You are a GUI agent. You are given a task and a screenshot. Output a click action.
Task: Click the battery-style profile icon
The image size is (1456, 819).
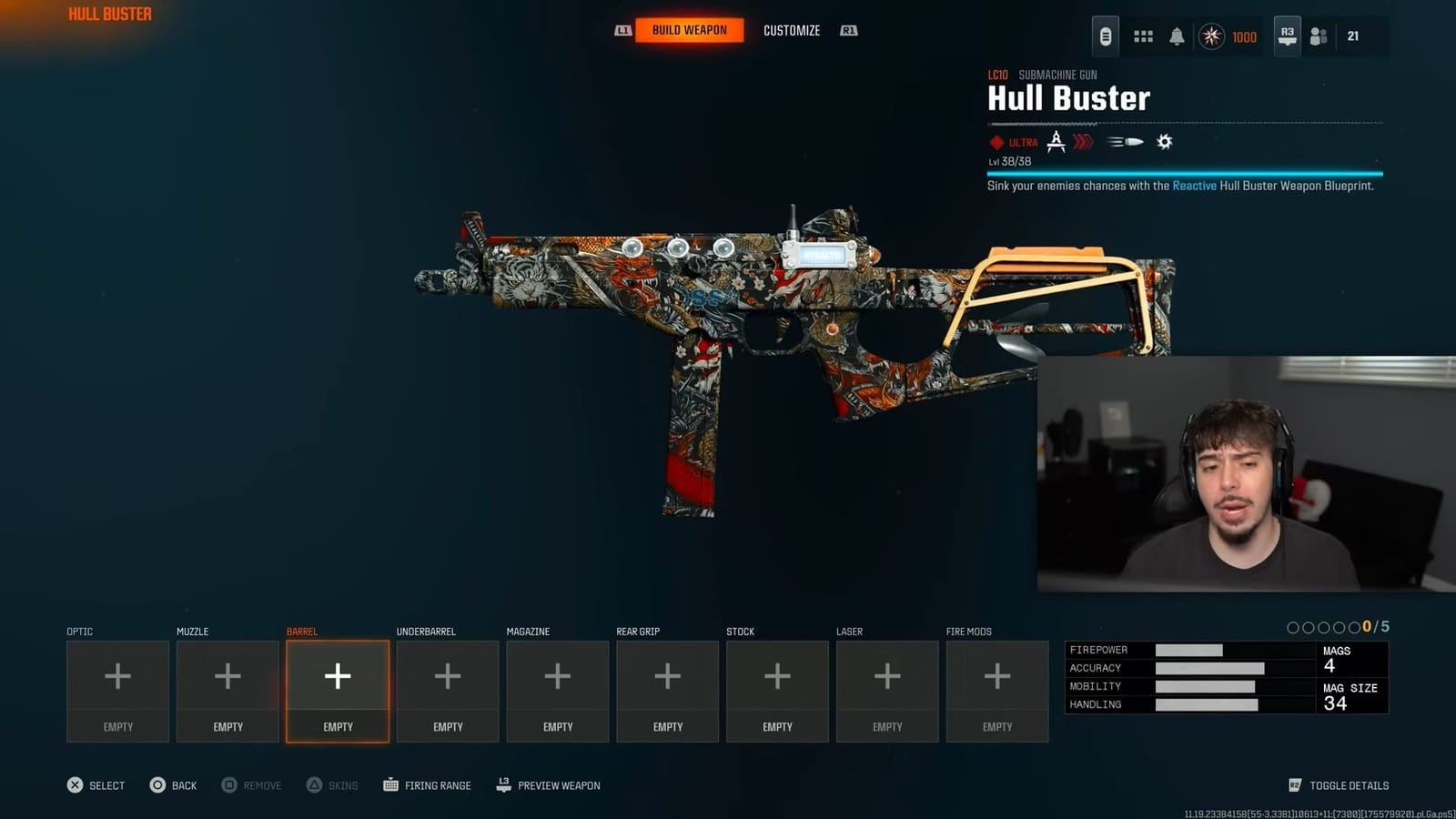tap(1104, 36)
